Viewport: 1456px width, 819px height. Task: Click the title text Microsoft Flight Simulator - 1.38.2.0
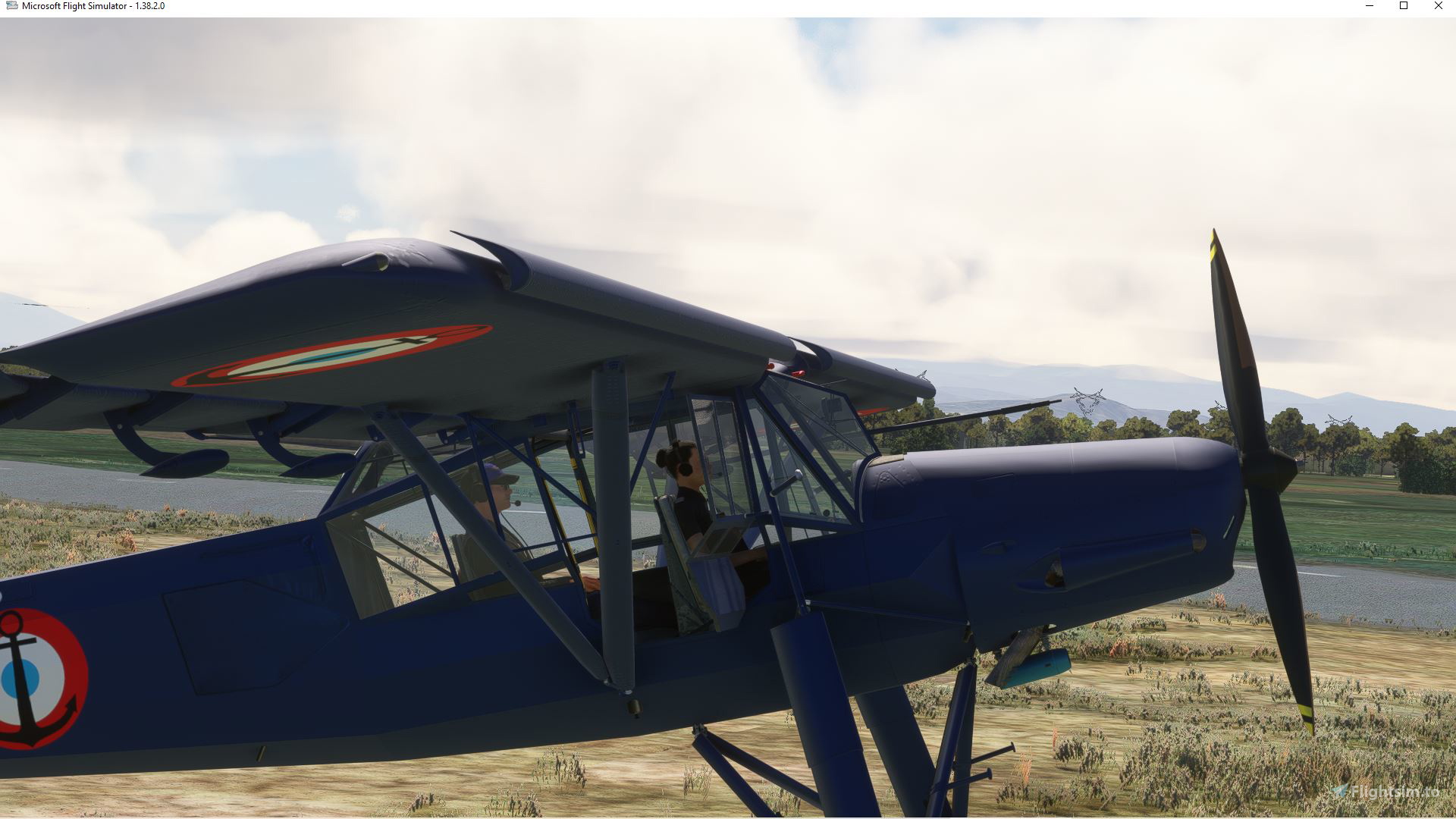pyautogui.click(x=93, y=6)
